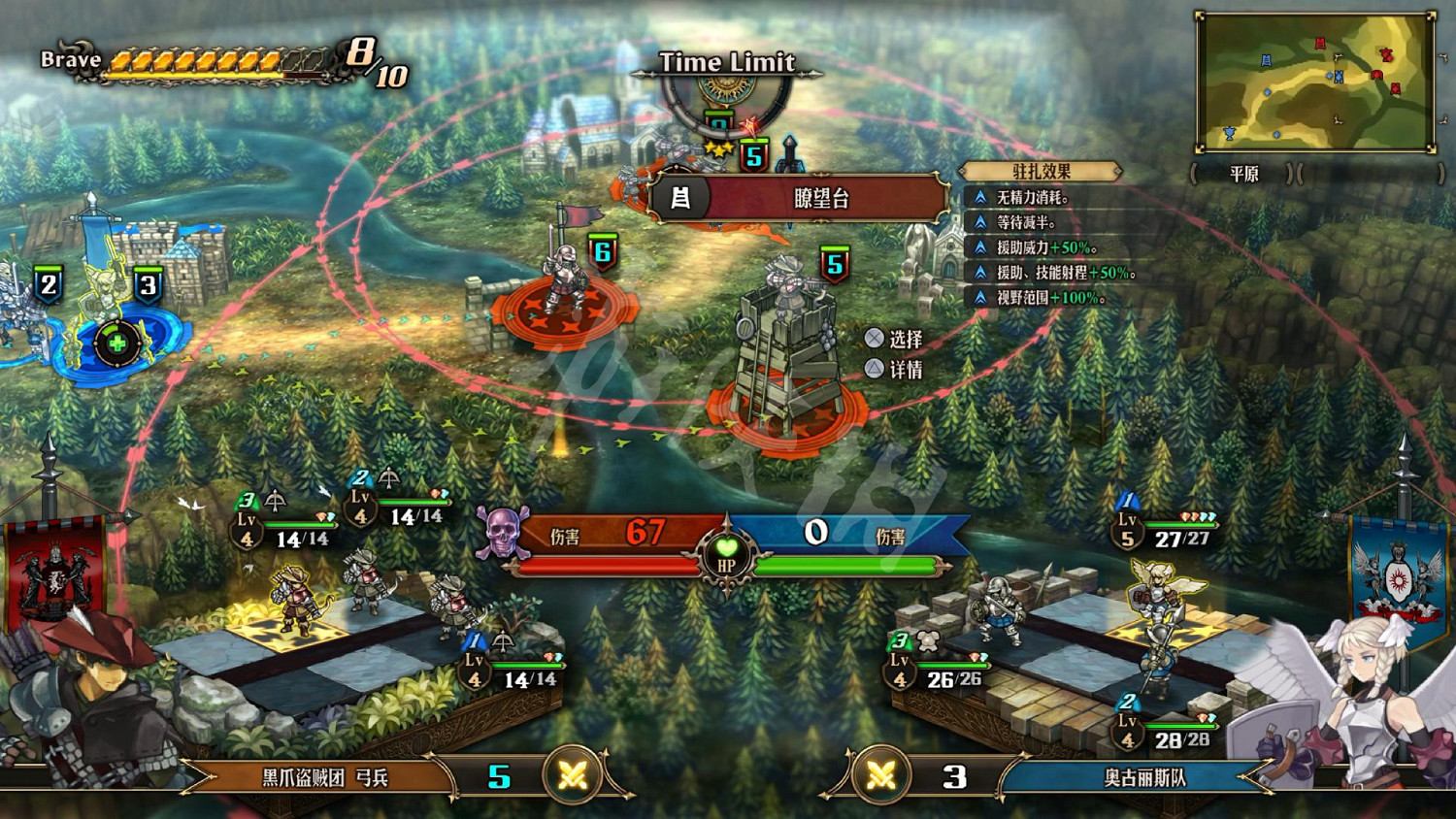
Task: Open the minimap in the corner
Action: click(x=1315, y=82)
